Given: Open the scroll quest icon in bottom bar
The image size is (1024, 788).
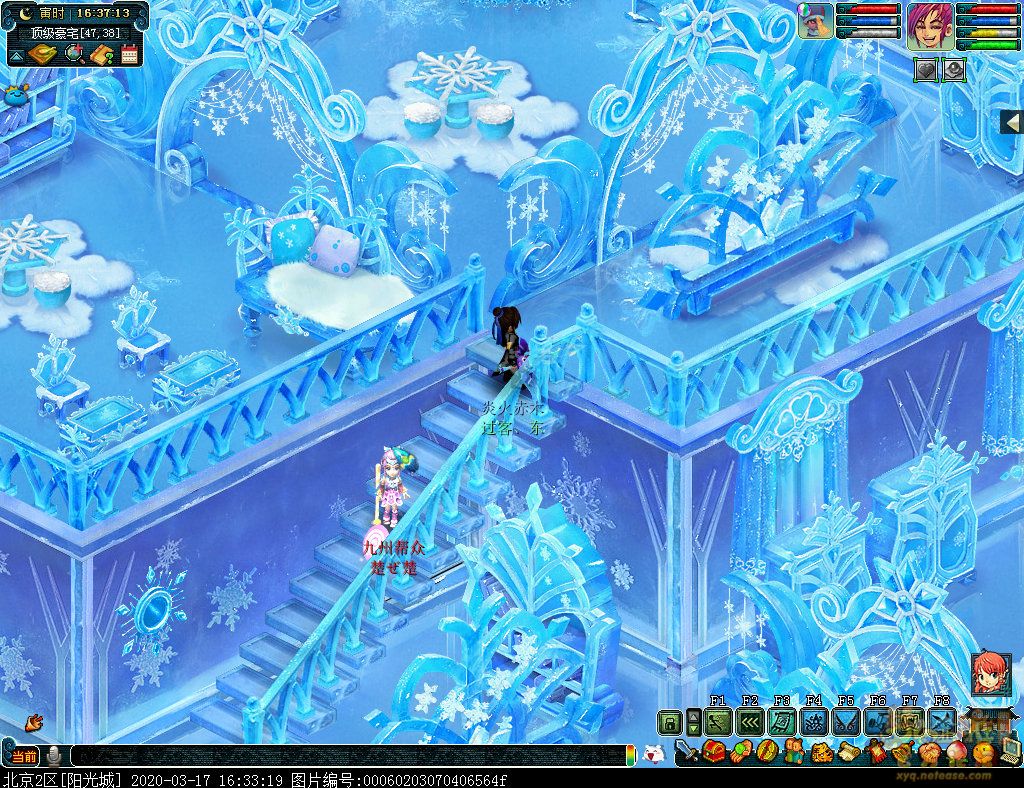Looking at the screenshot, I should tap(848, 751).
